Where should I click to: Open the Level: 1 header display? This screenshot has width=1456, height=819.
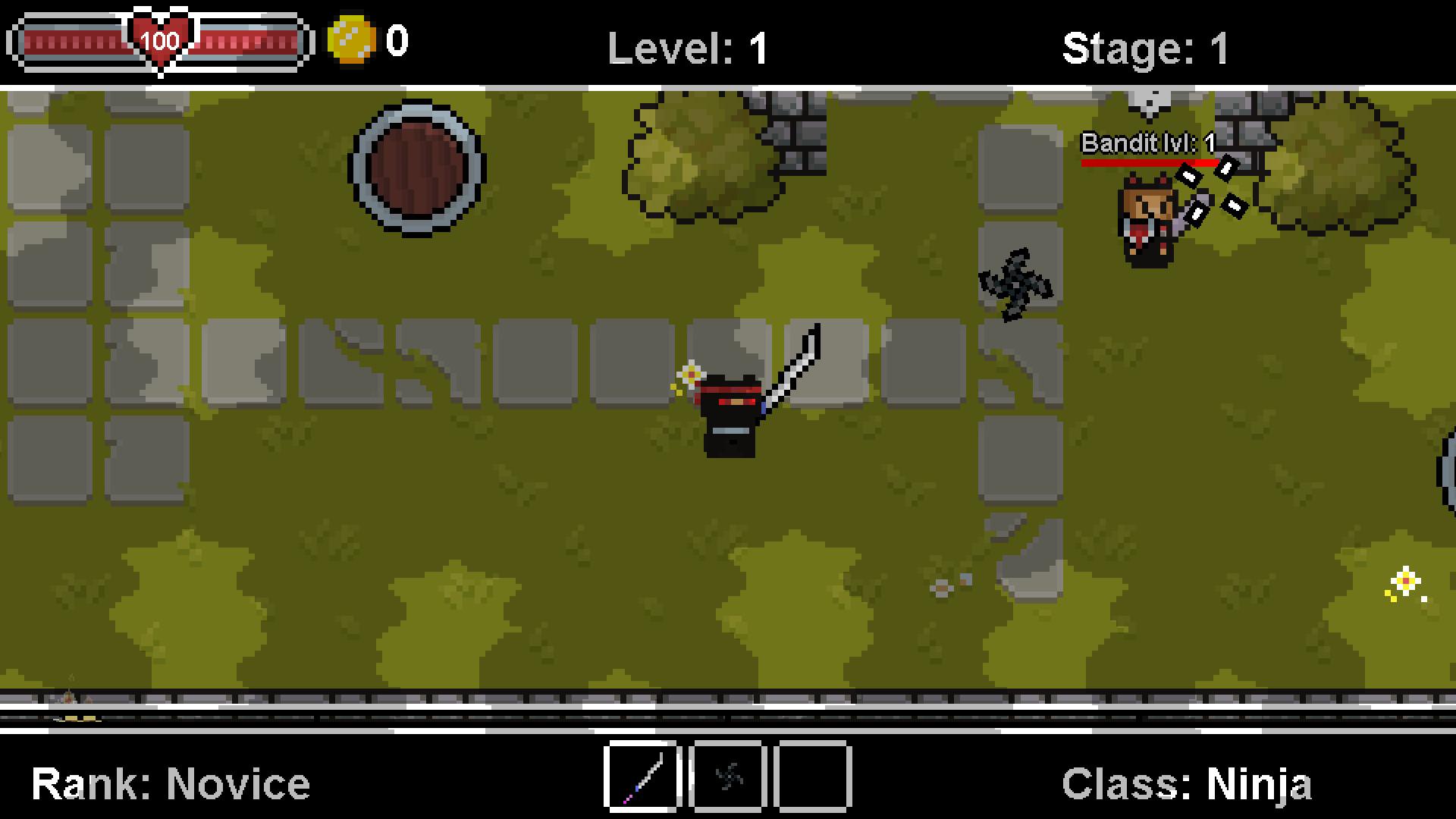[686, 47]
